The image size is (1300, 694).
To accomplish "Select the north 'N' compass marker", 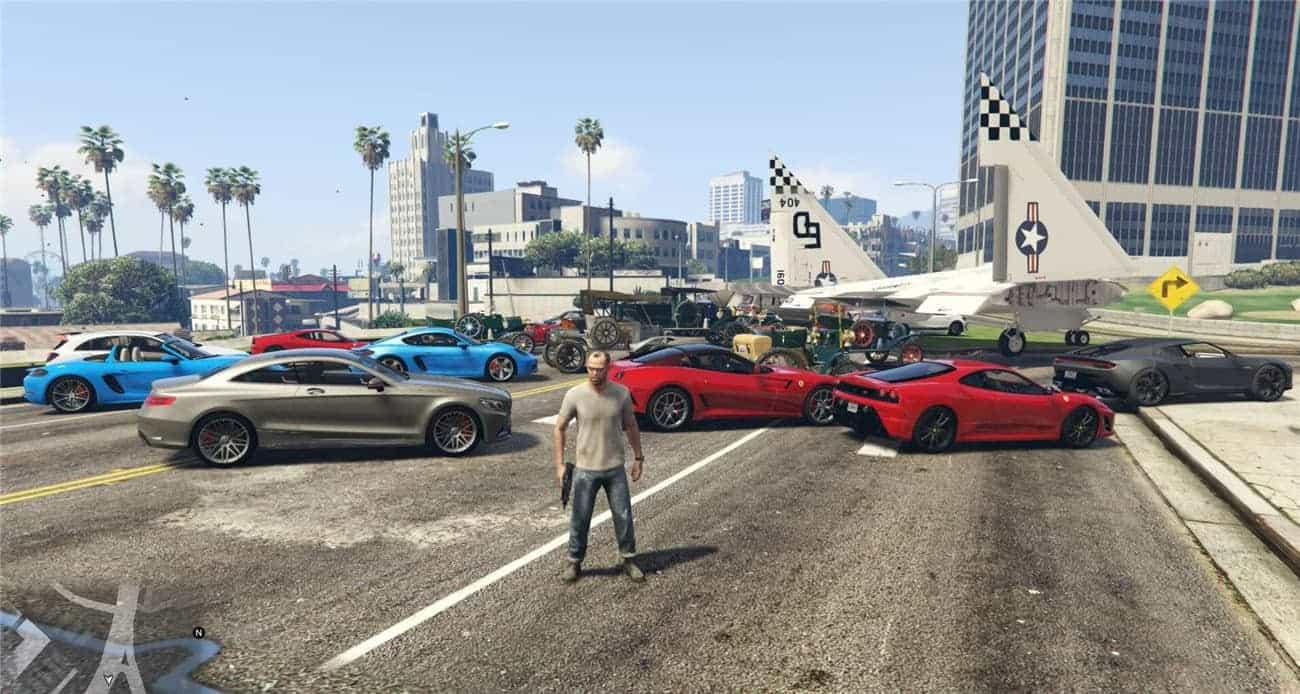I will (x=198, y=632).
